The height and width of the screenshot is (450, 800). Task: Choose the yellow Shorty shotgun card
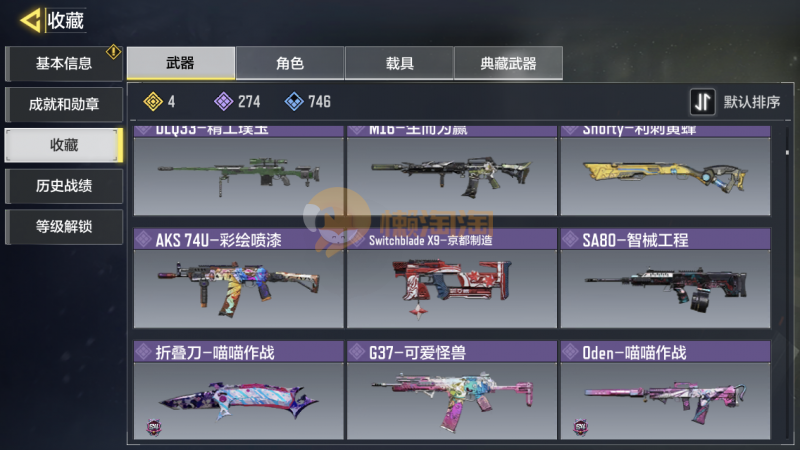click(x=665, y=172)
